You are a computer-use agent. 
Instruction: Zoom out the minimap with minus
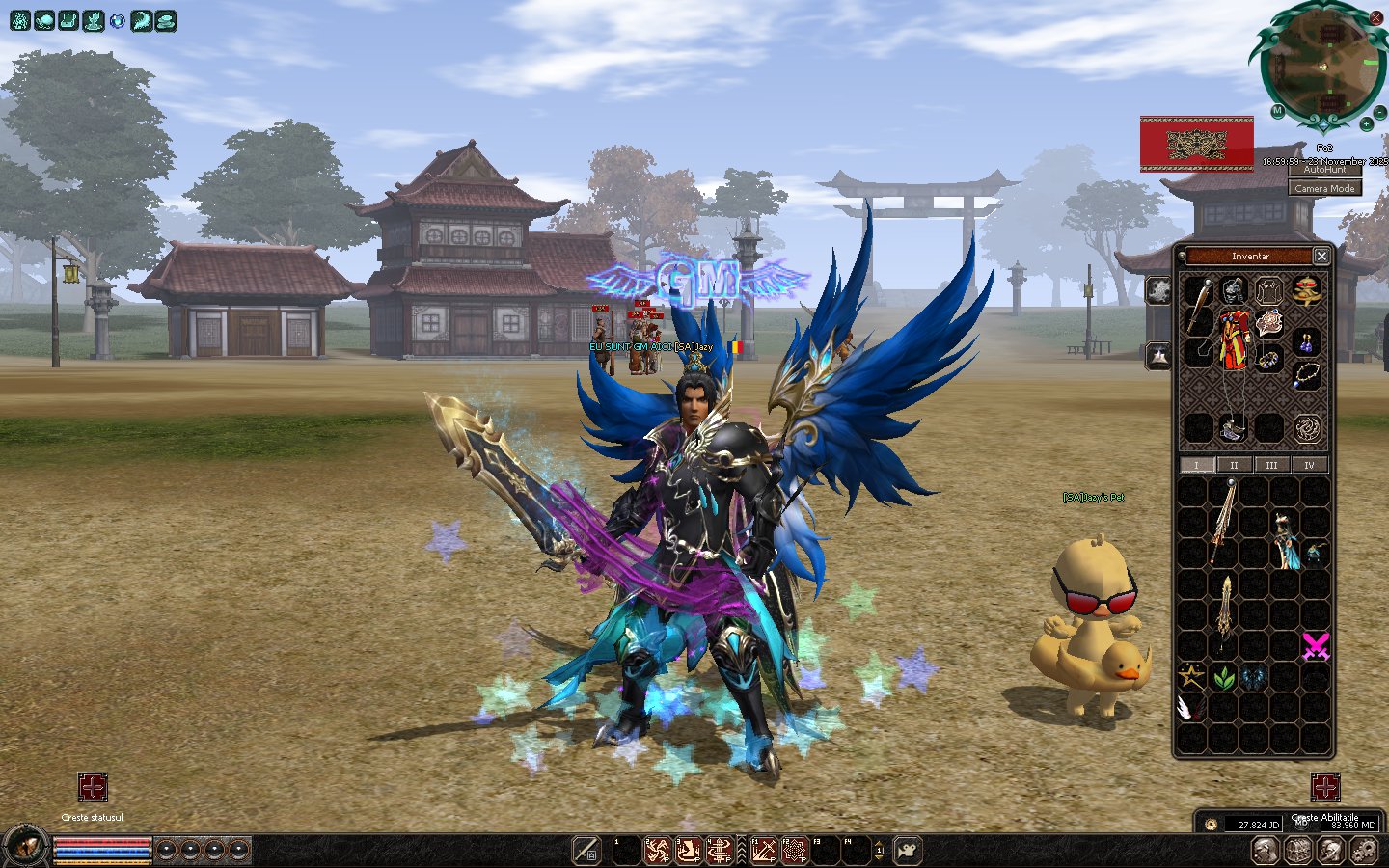[x=1378, y=111]
